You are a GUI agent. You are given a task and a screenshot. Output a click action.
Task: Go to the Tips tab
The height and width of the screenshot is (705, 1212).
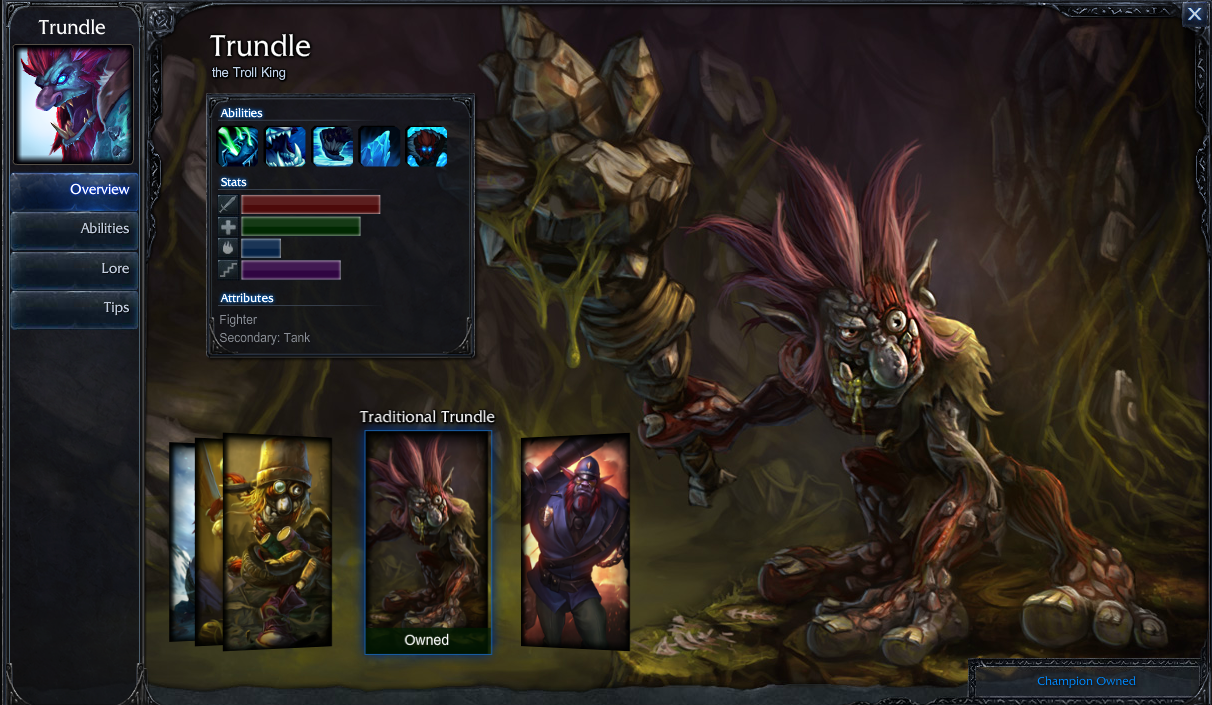(x=75, y=308)
